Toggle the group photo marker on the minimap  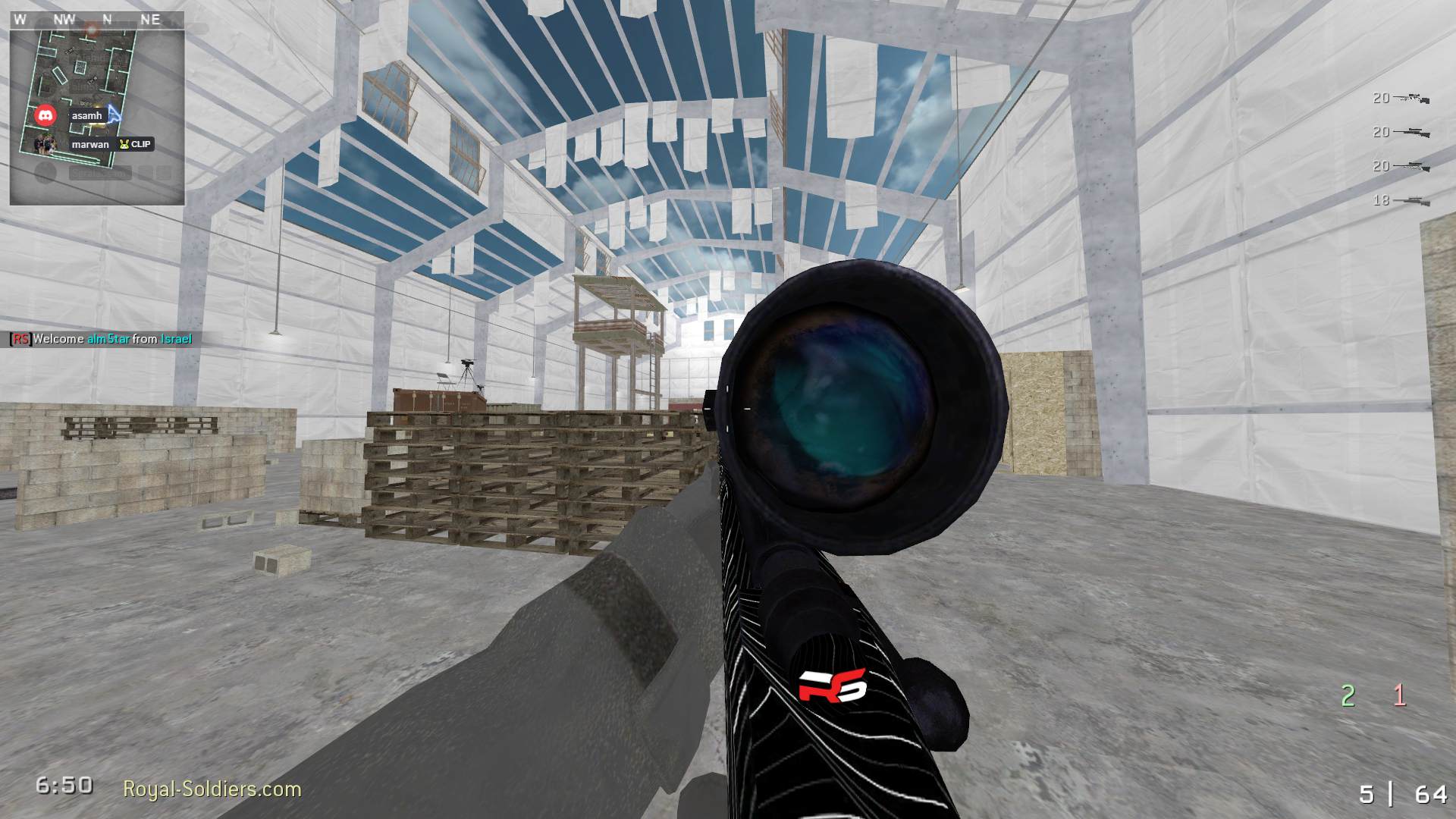coord(44,144)
